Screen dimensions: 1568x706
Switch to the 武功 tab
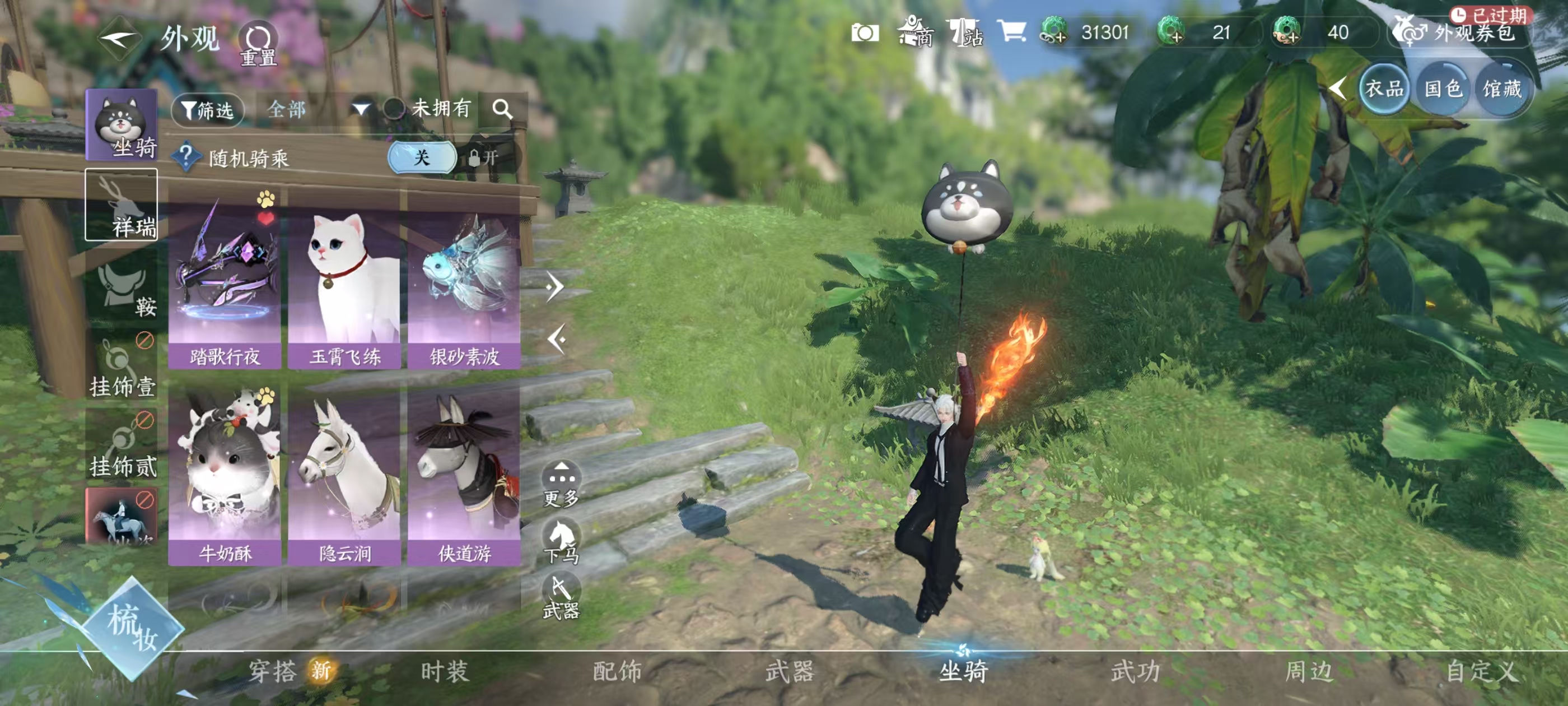[x=1136, y=671]
